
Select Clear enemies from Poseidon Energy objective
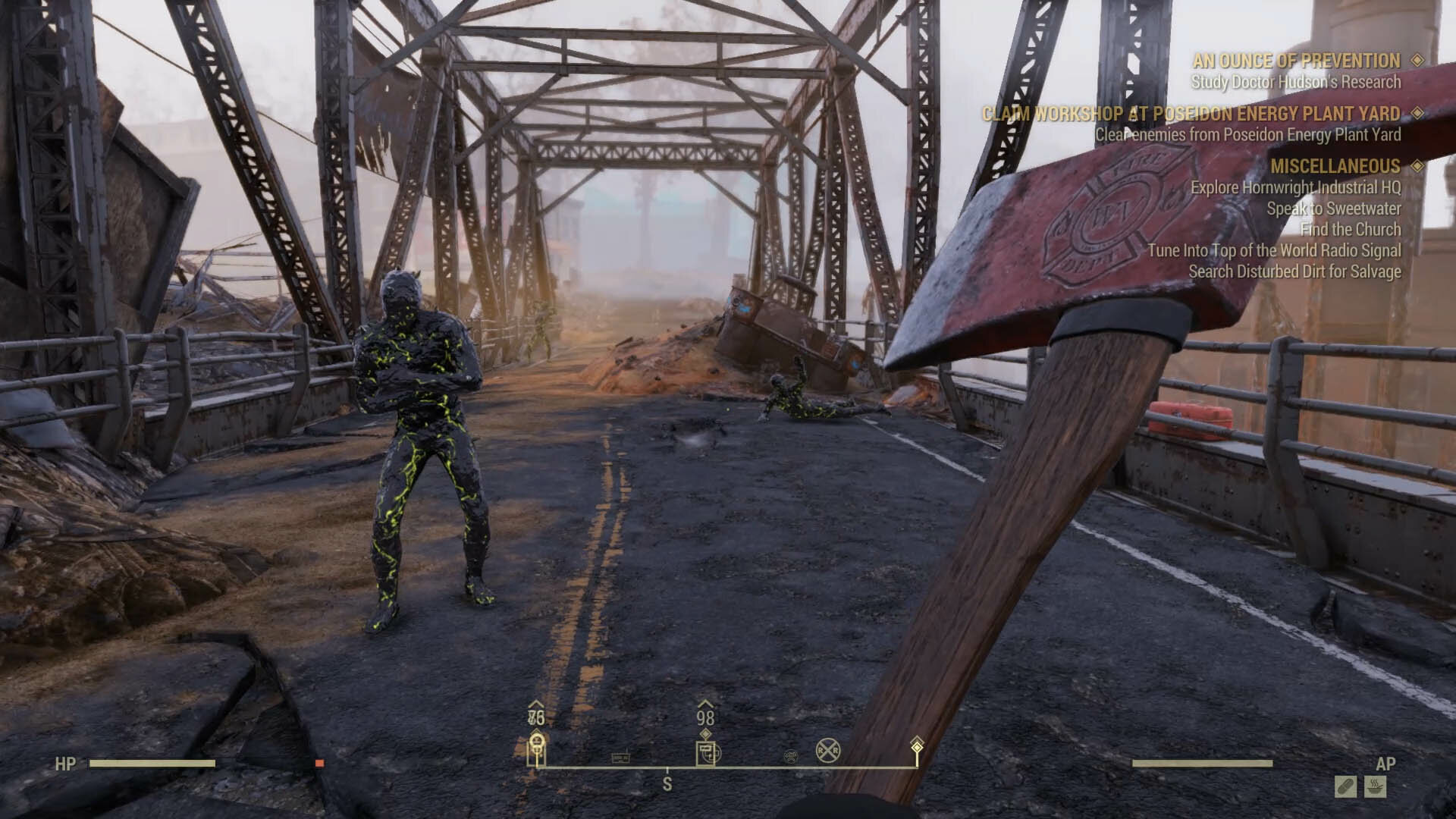point(1247,135)
